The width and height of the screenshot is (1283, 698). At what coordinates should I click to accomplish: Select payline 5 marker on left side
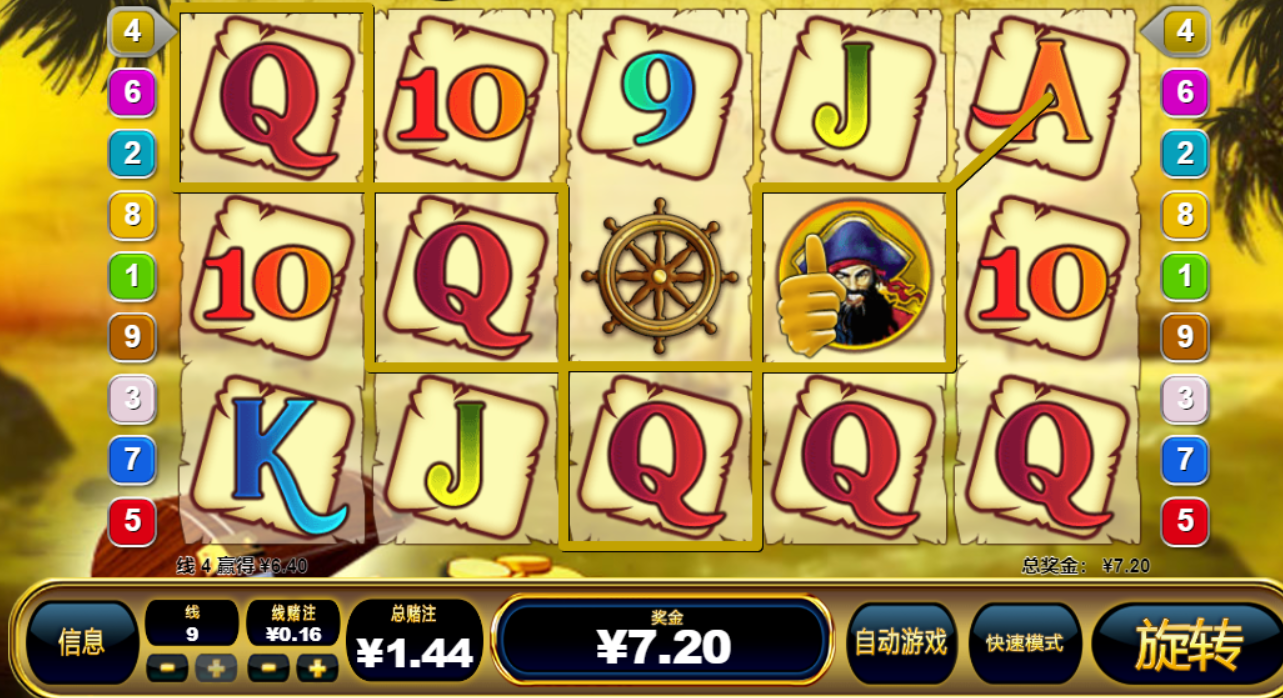(132, 521)
